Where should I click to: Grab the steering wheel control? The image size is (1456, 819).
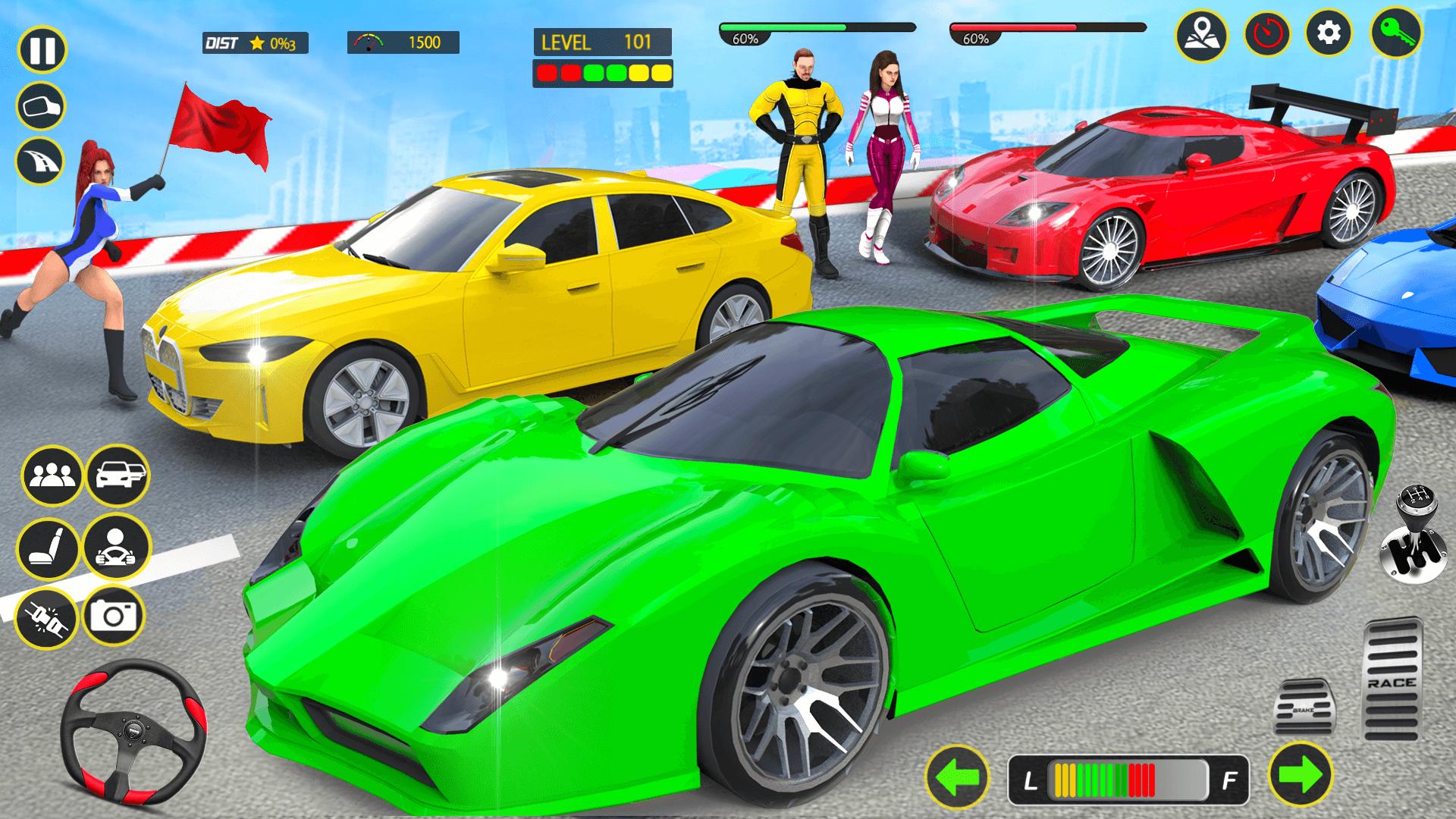point(136,732)
